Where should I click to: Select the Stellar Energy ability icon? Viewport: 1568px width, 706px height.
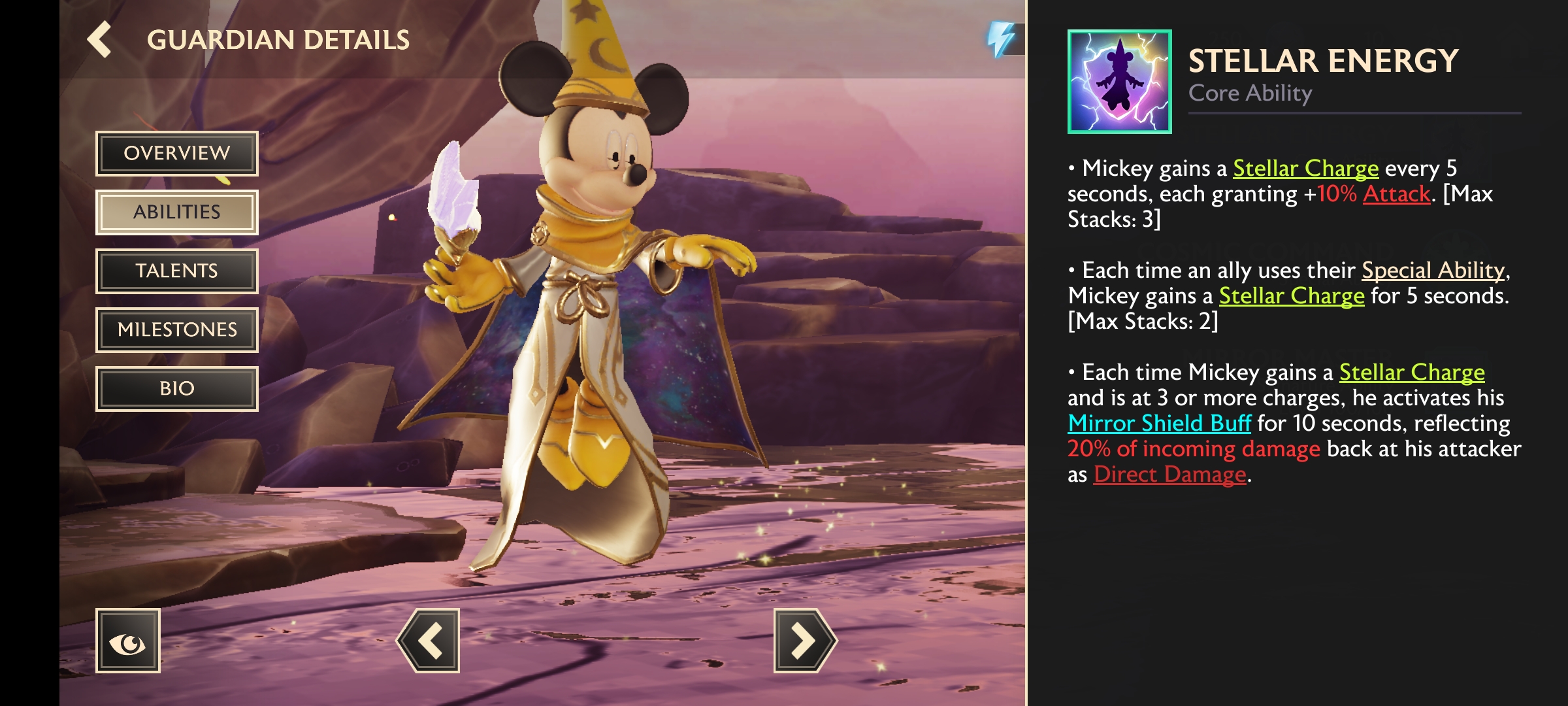pyautogui.click(x=1119, y=82)
